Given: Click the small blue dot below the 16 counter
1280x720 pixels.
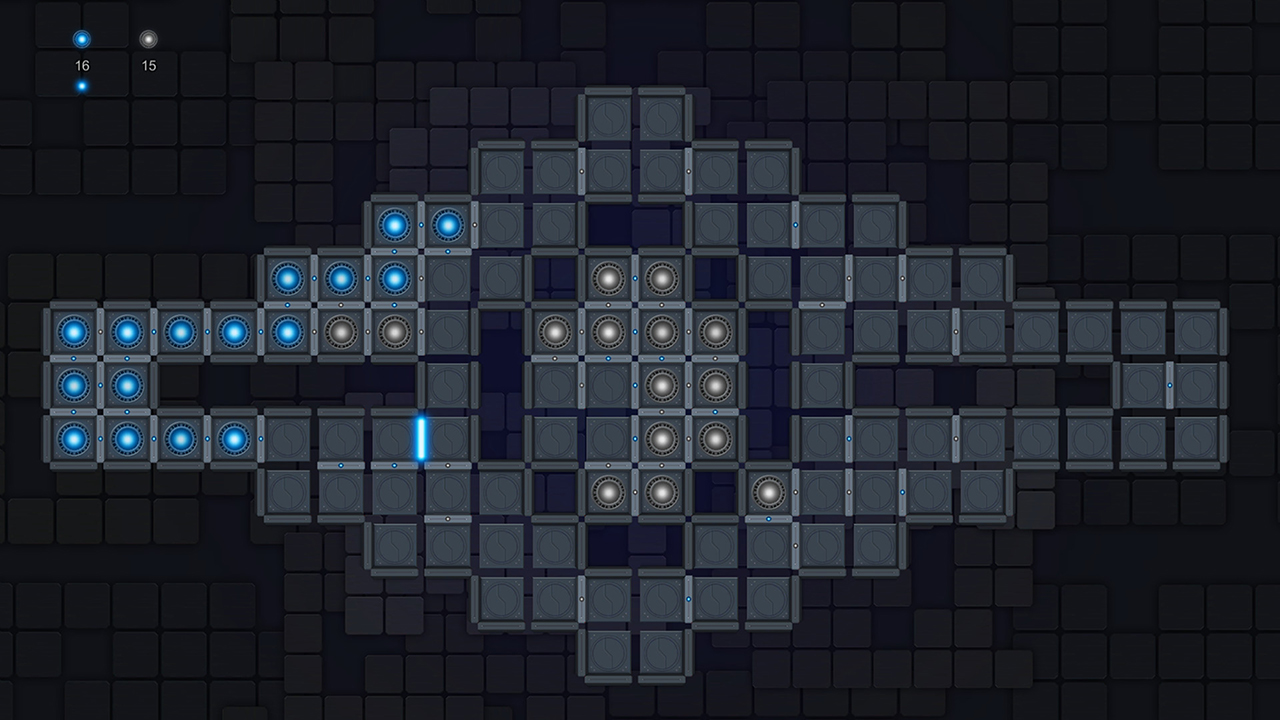Looking at the screenshot, I should click(81, 85).
